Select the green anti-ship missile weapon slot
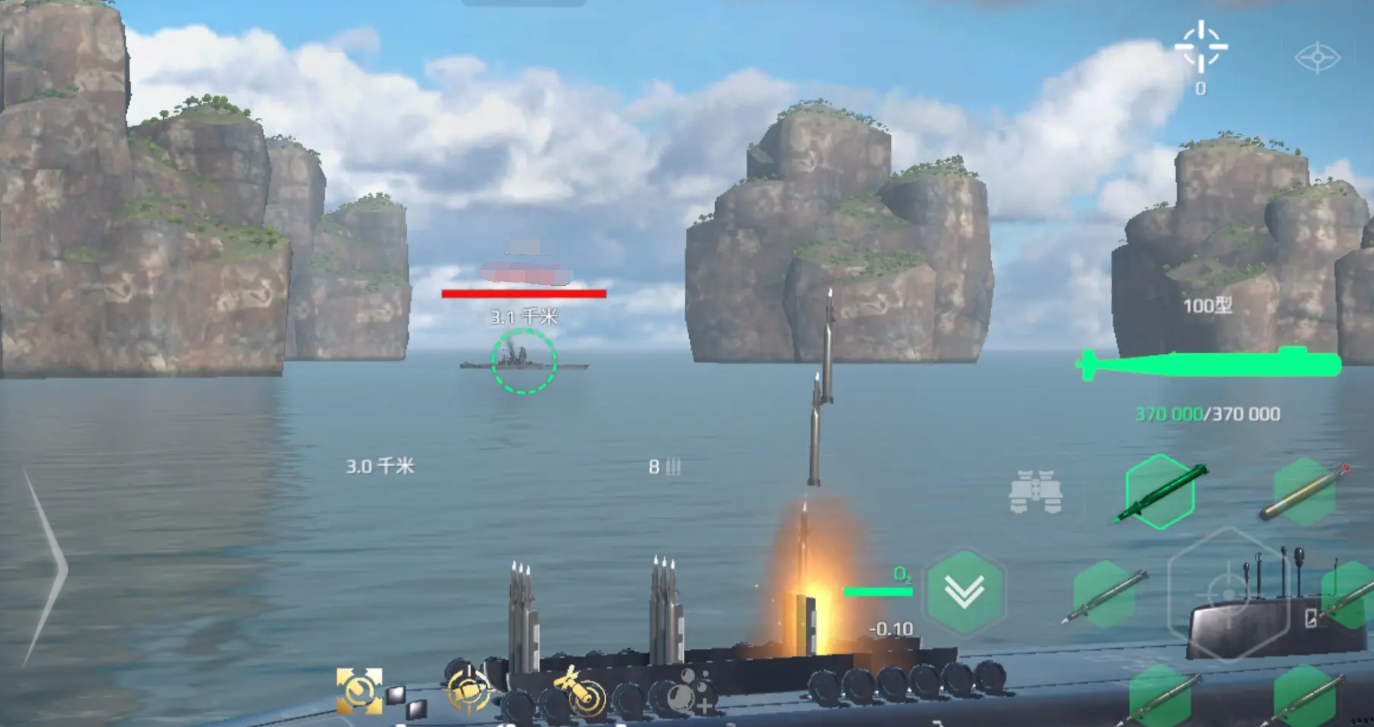1374x727 pixels. (1159, 491)
